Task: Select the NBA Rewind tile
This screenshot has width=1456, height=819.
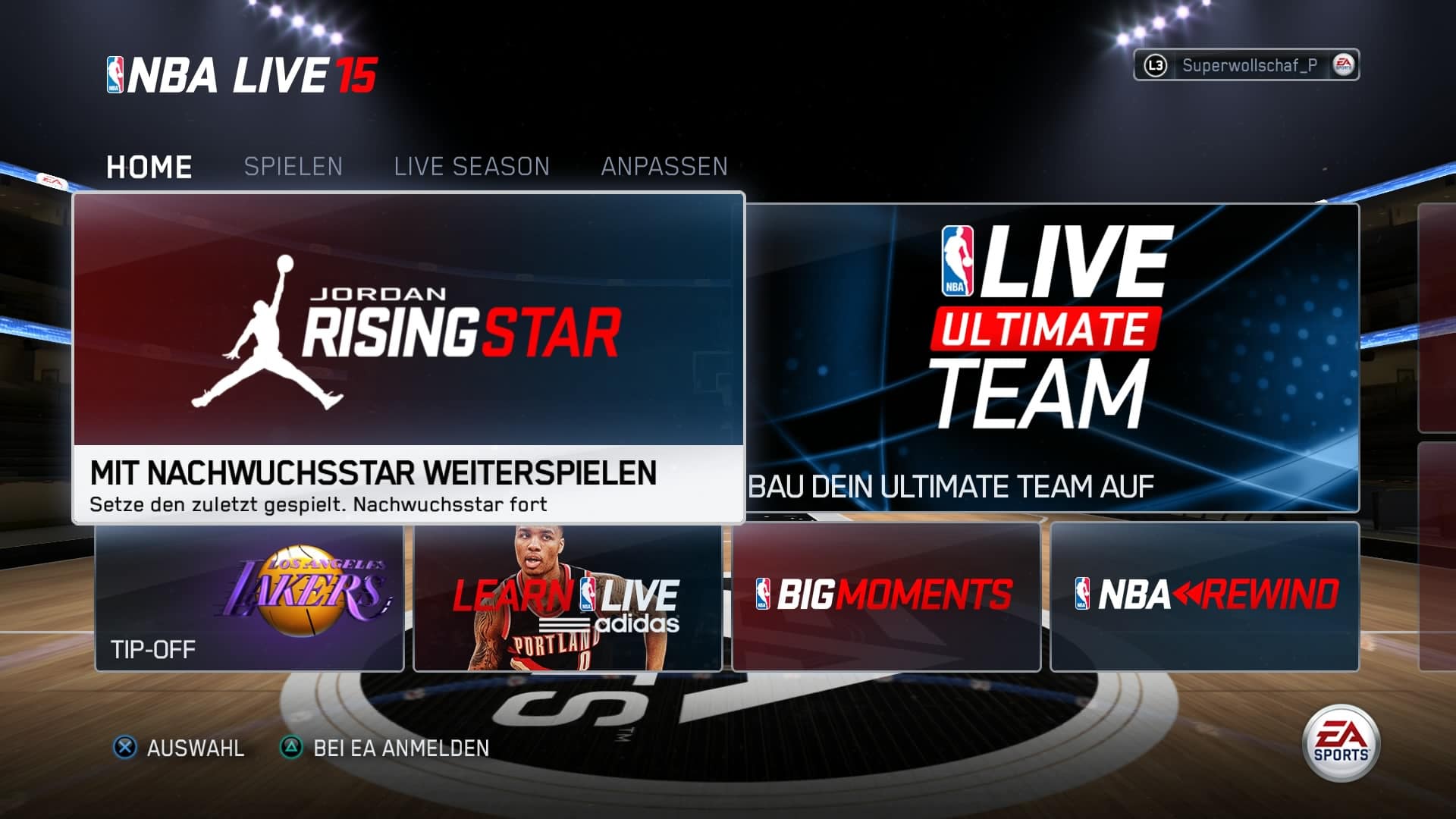Action: pos(1204,598)
